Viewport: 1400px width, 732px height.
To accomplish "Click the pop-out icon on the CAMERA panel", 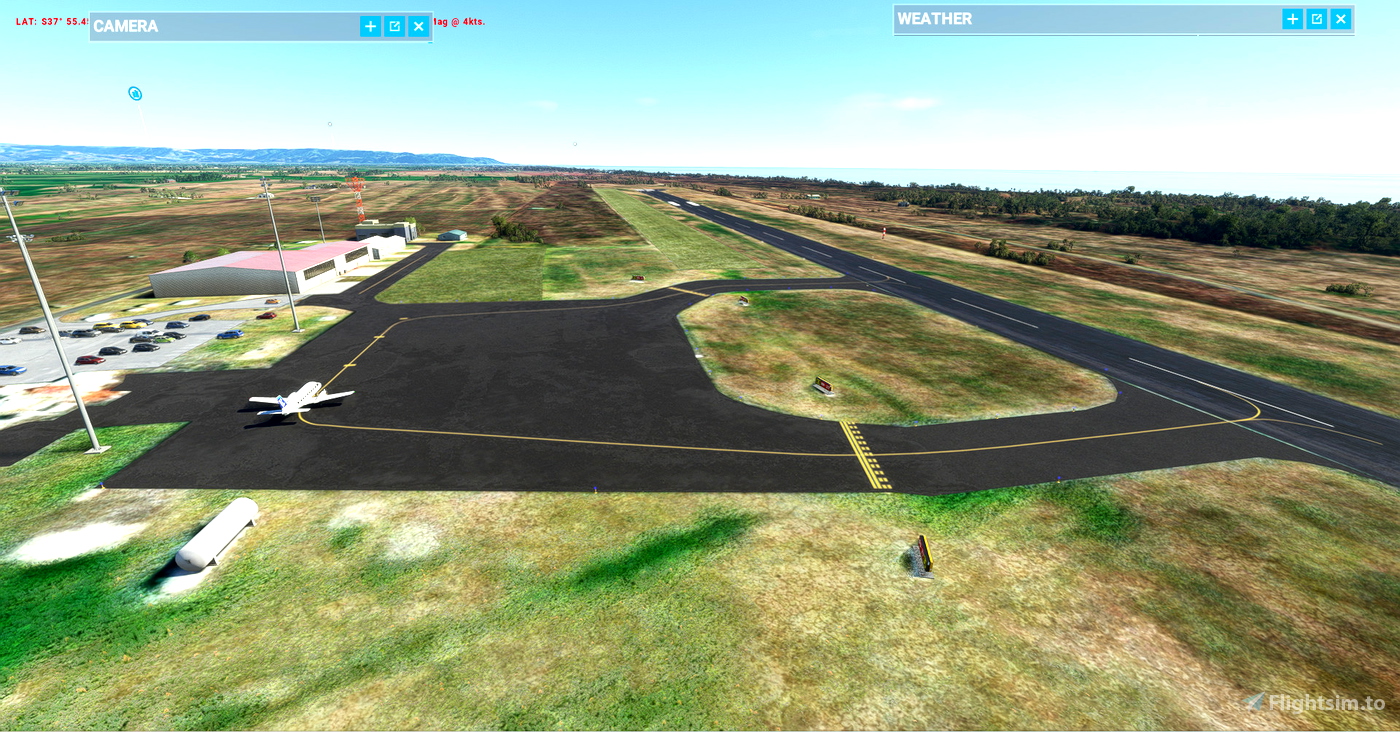I will 394,25.
